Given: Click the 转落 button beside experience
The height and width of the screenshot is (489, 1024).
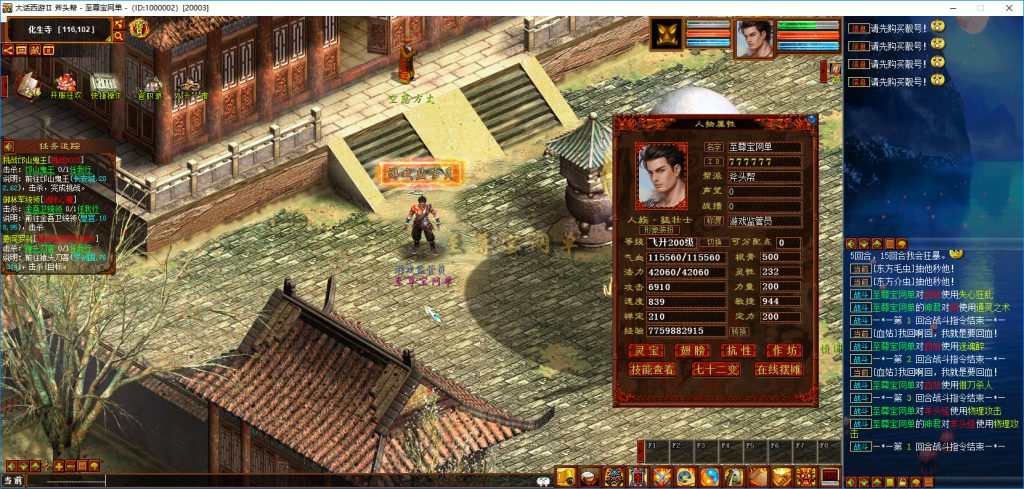Looking at the screenshot, I should tap(738, 330).
